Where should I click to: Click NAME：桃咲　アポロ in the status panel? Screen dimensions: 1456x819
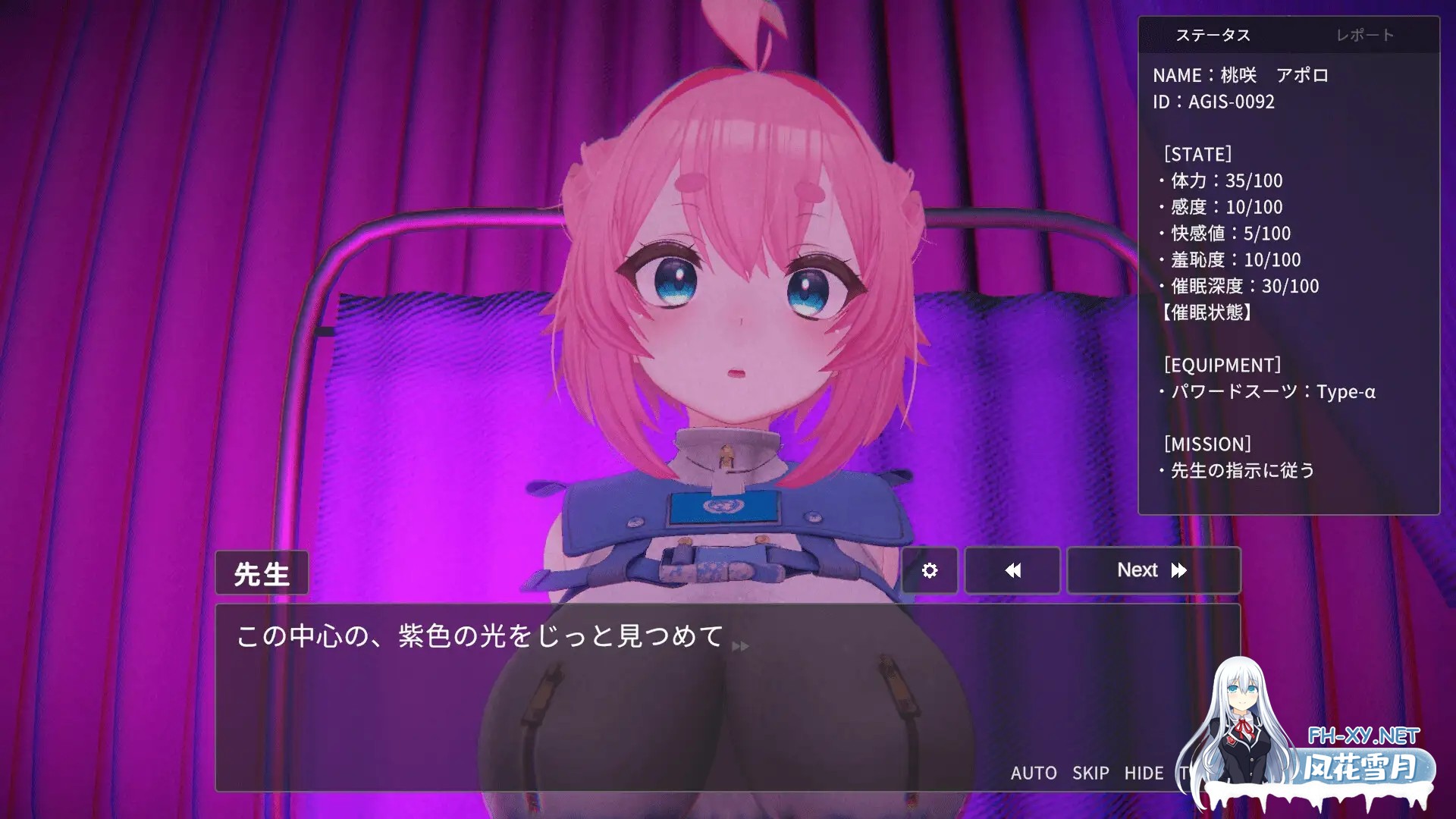1241,75
